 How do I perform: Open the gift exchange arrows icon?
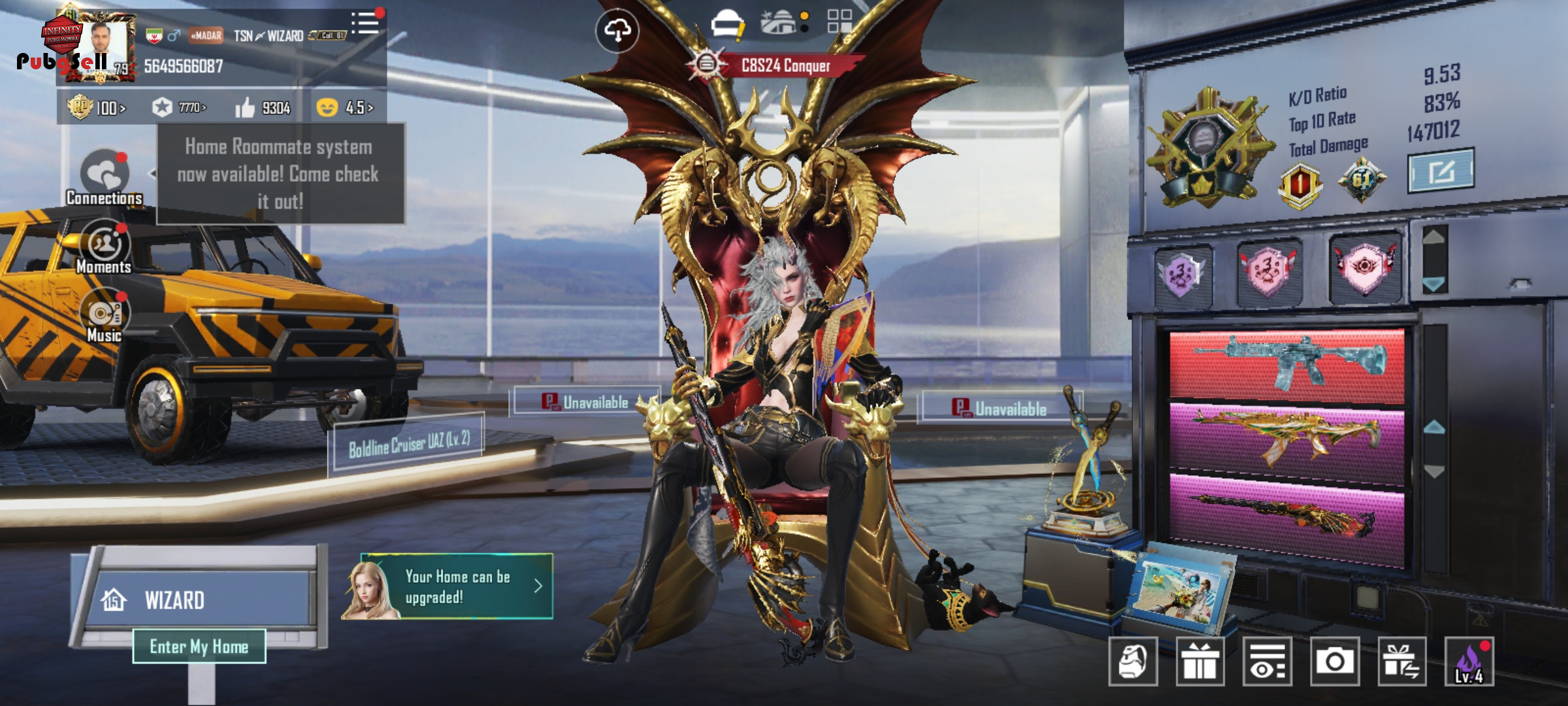[x=1401, y=662]
